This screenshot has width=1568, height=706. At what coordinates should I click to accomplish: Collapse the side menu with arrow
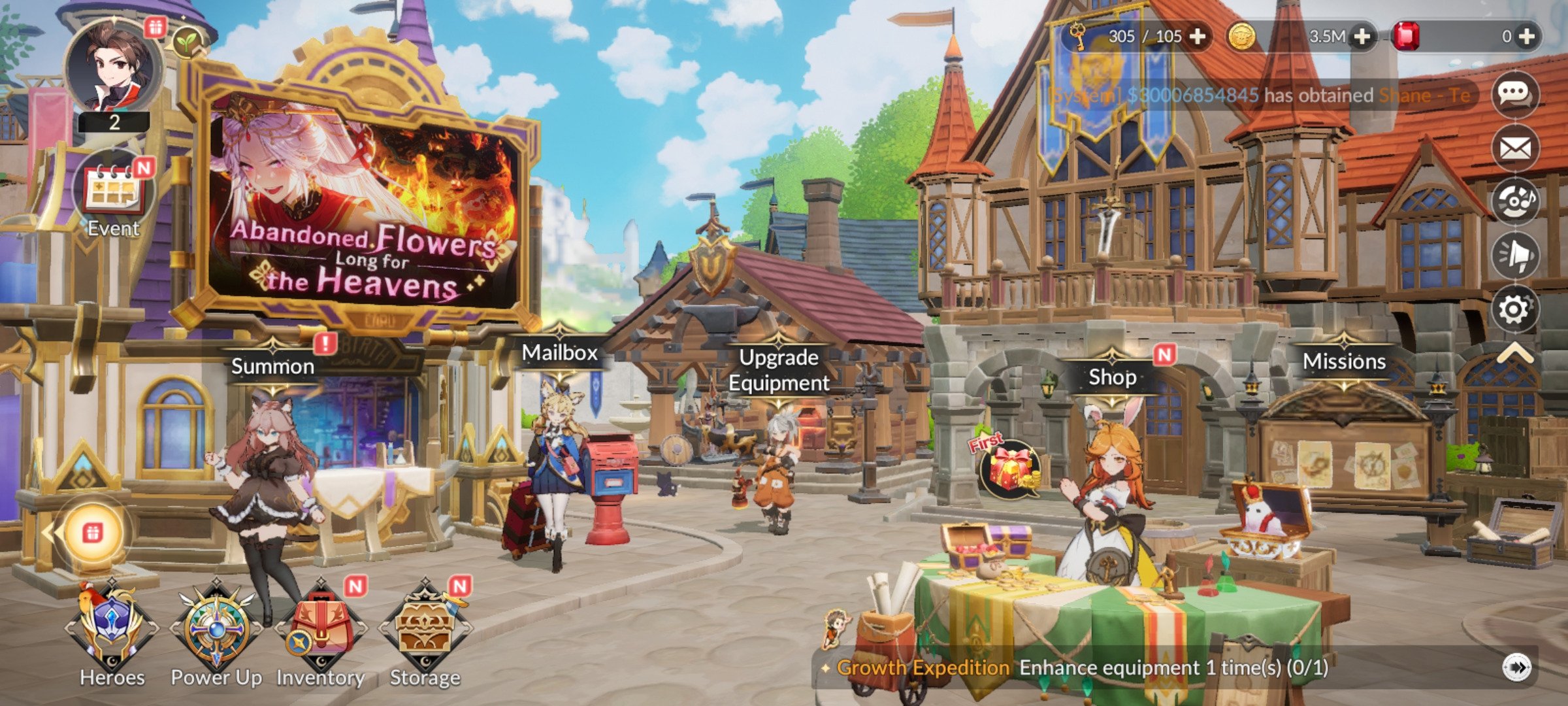1515,354
